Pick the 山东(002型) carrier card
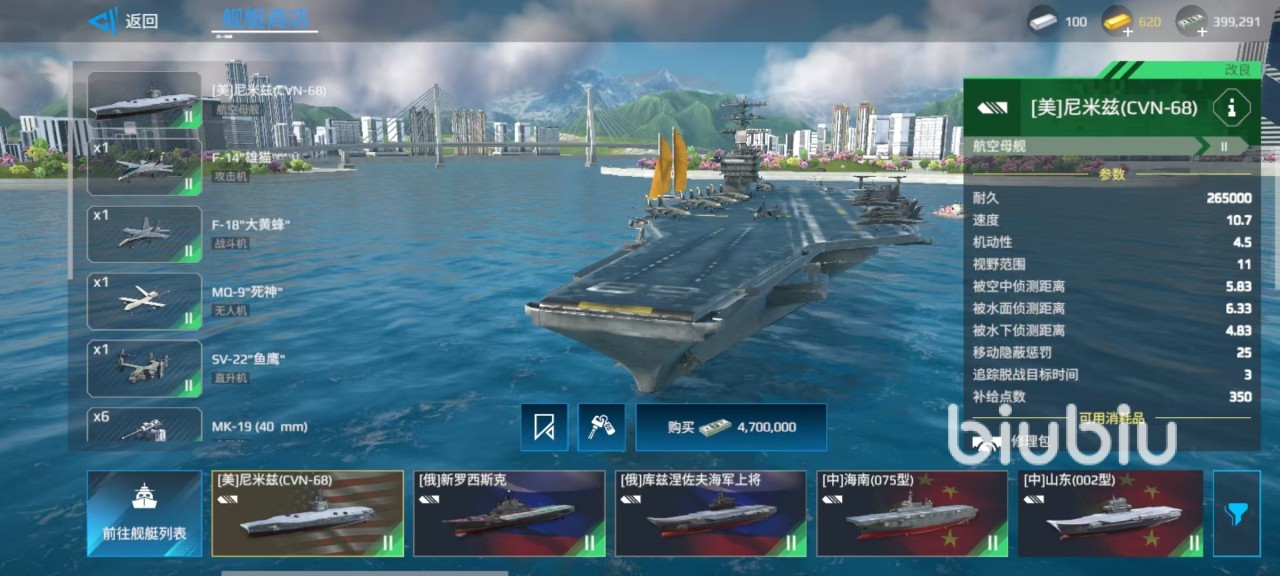 (x=1110, y=513)
